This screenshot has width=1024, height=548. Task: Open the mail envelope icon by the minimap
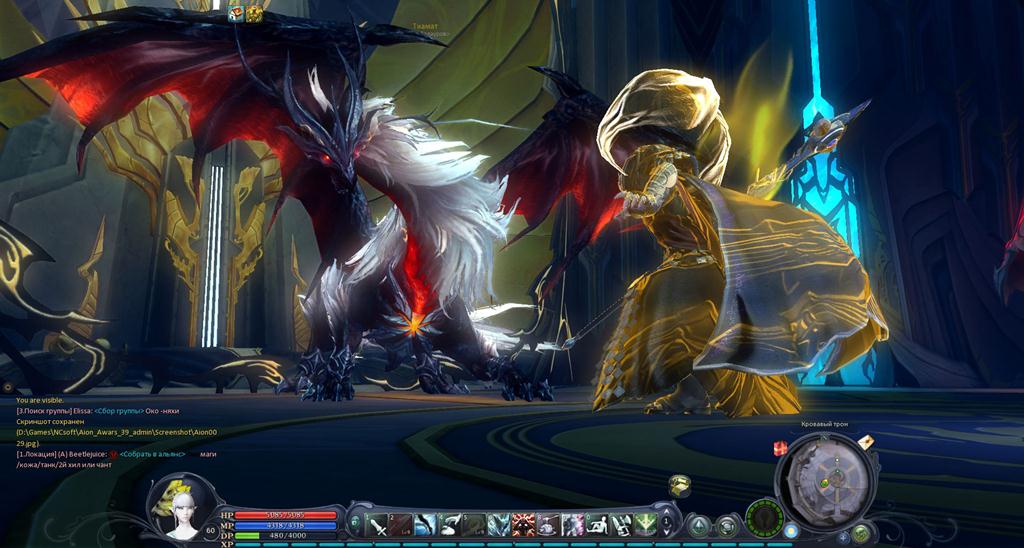pos(866,442)
